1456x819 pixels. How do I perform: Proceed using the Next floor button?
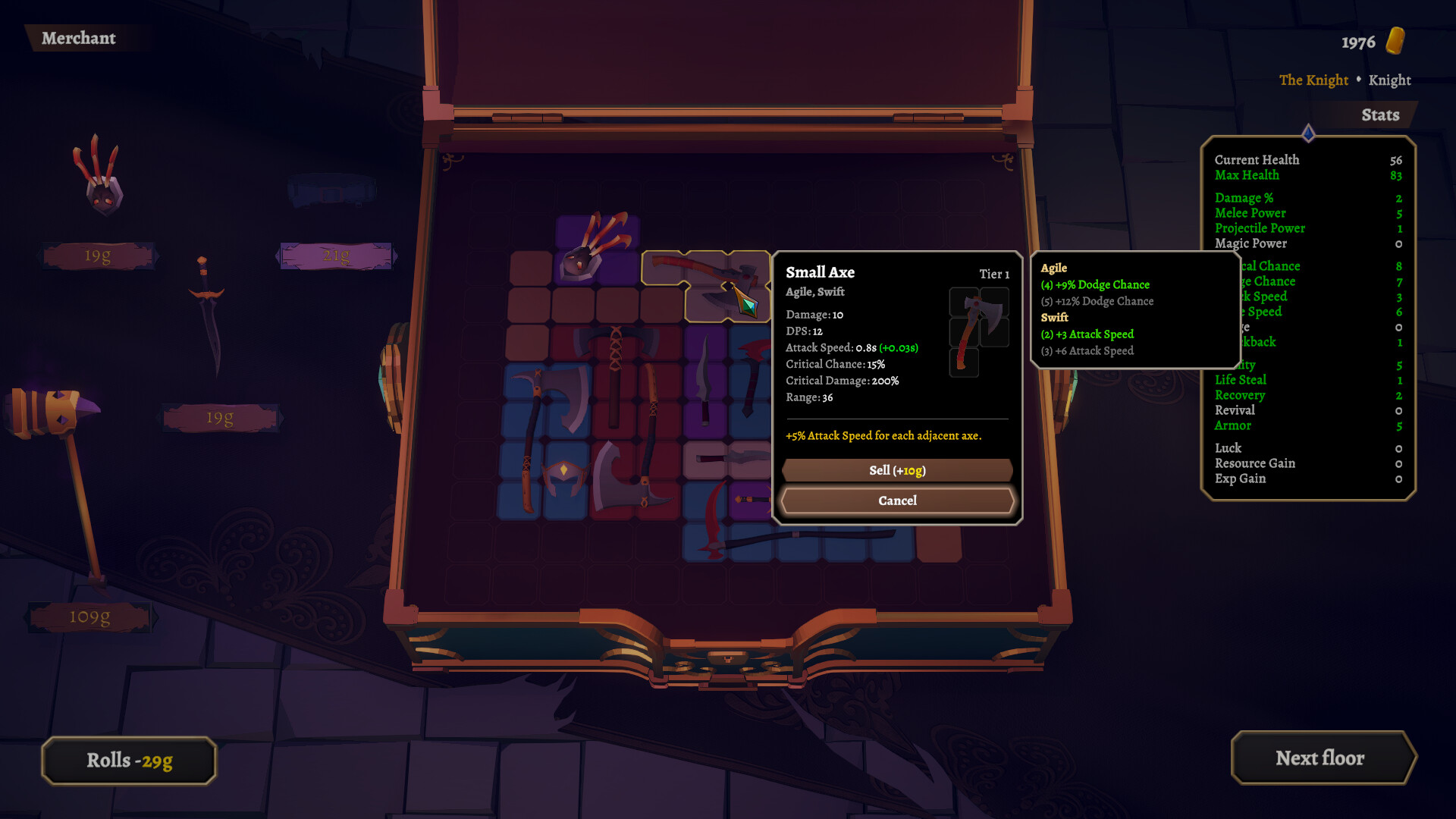(1323, 758)
